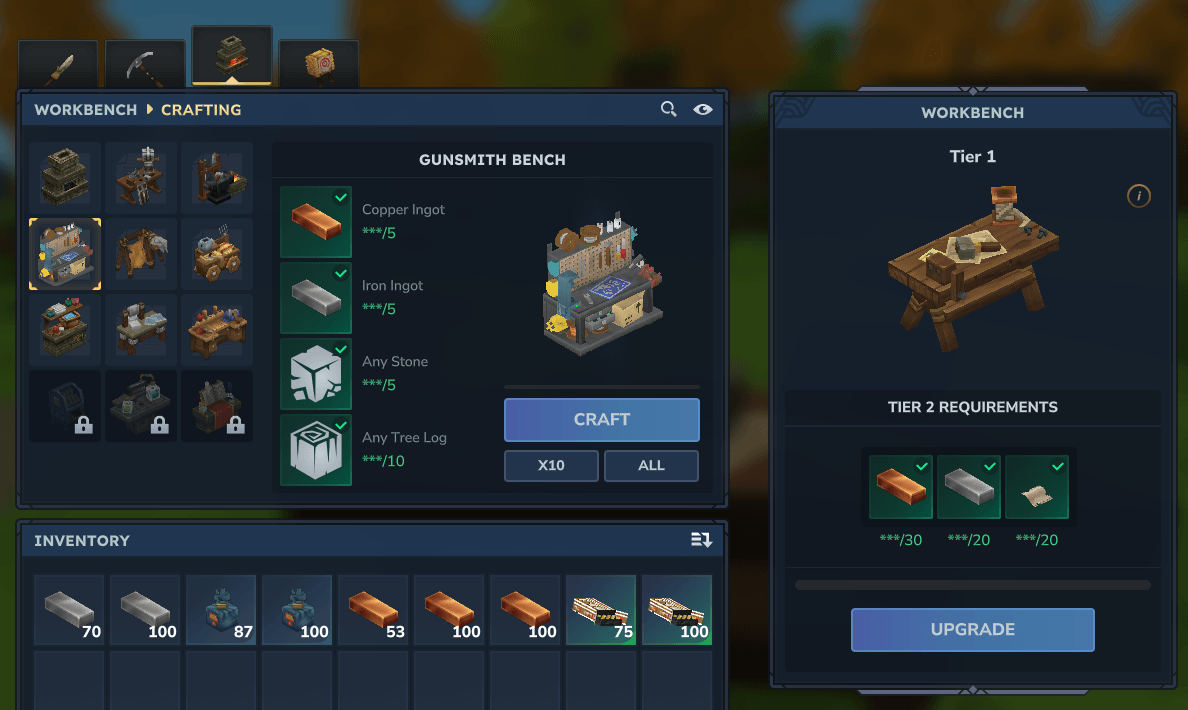Toggle the eye visibility filter

tap(703, 109)
